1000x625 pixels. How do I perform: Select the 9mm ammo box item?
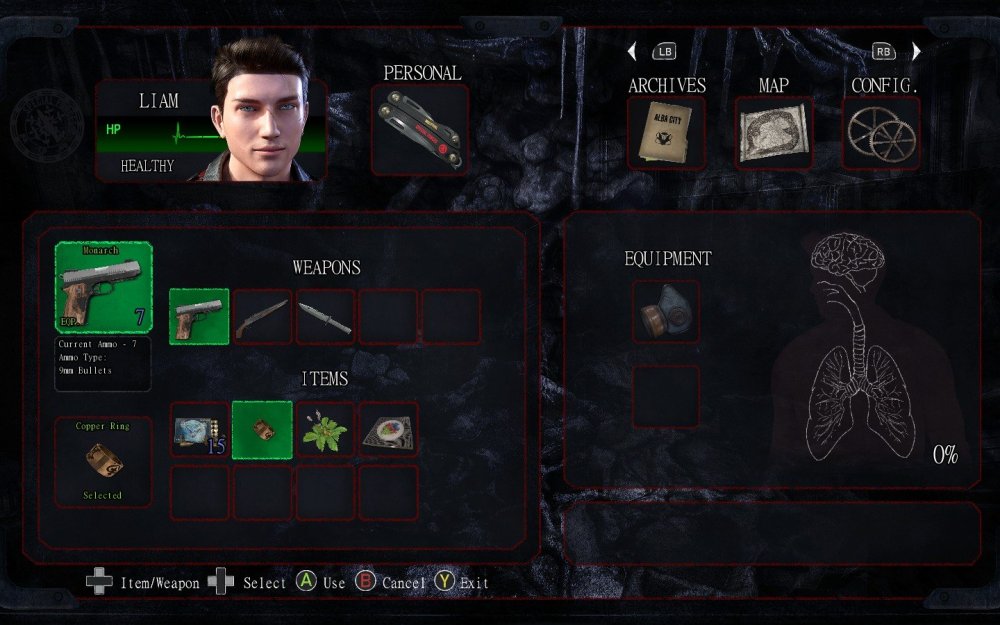click(199, 430)
